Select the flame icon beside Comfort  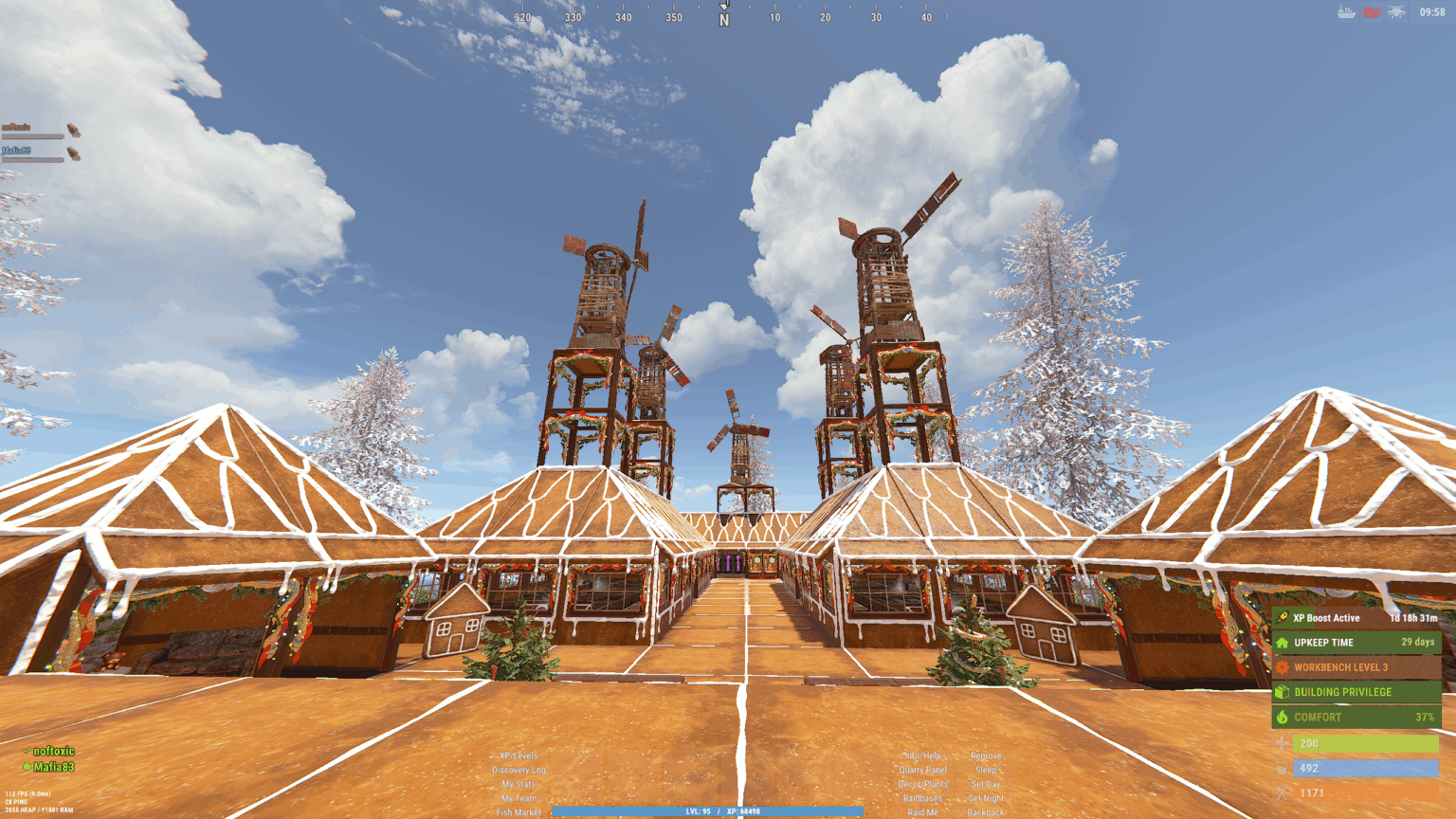pyautogui.click(x=1282, y=718)
